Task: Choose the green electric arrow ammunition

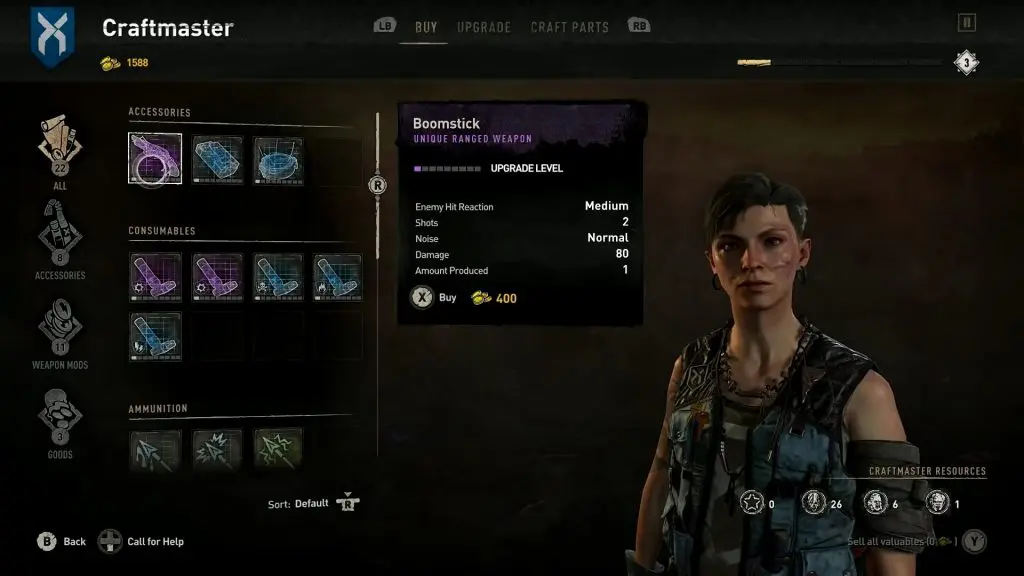Action: tap(277, 449)
